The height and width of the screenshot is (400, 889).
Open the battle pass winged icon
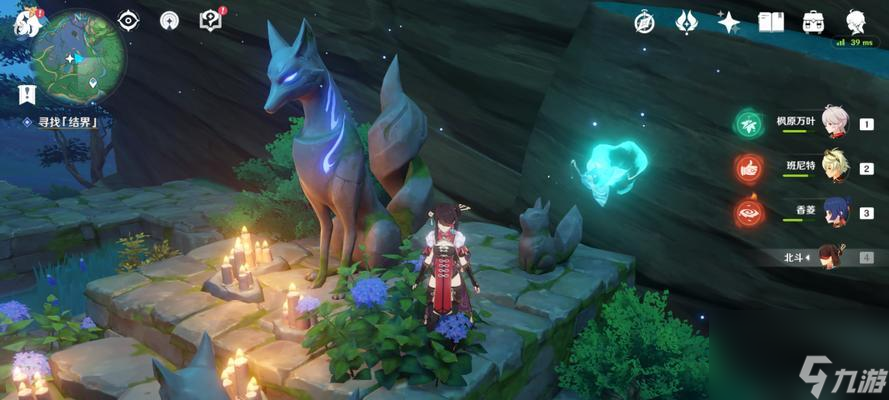click(x=686, y=22)
